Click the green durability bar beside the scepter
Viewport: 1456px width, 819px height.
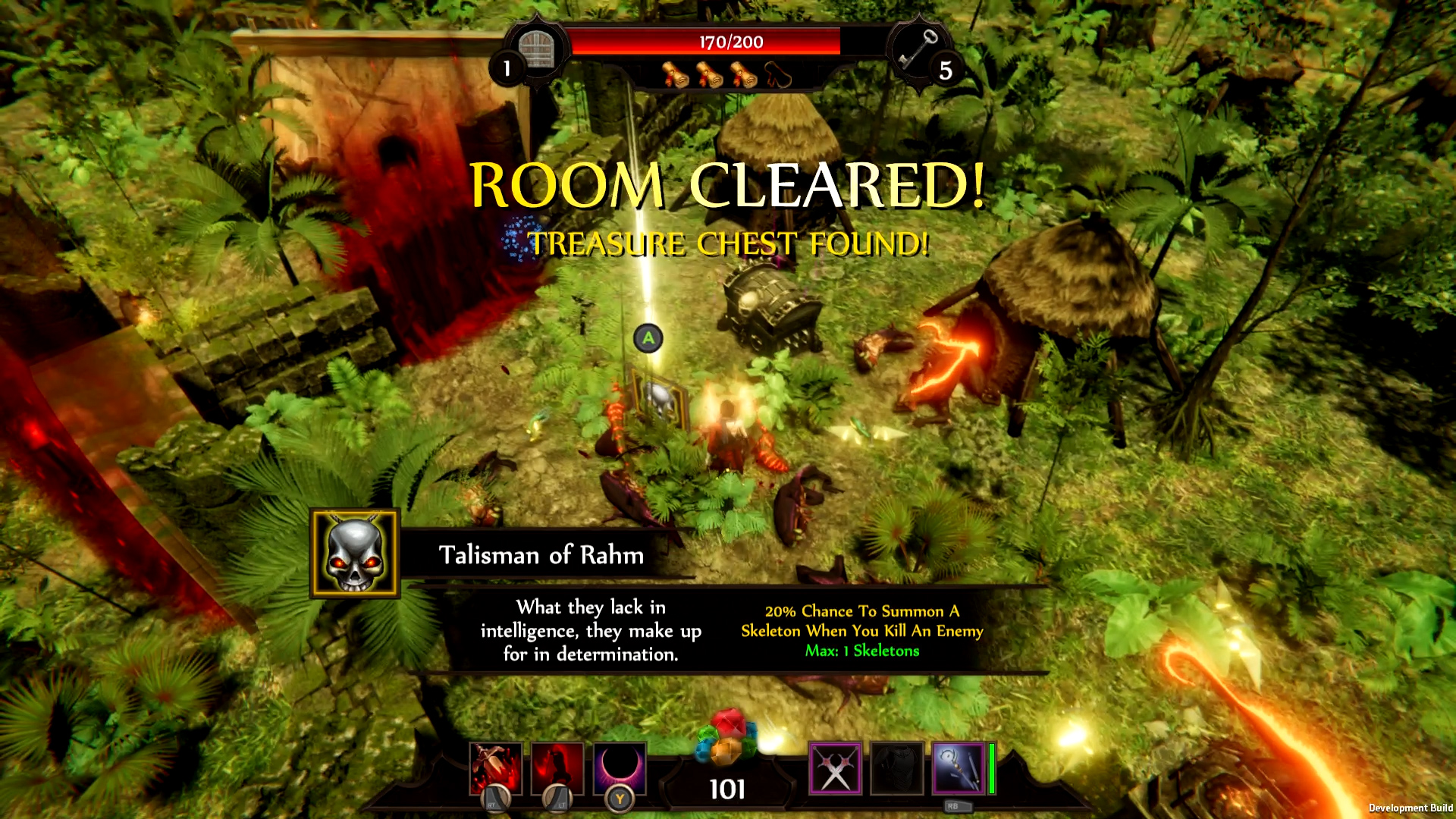pyautogui.click(x=993, y=768)
